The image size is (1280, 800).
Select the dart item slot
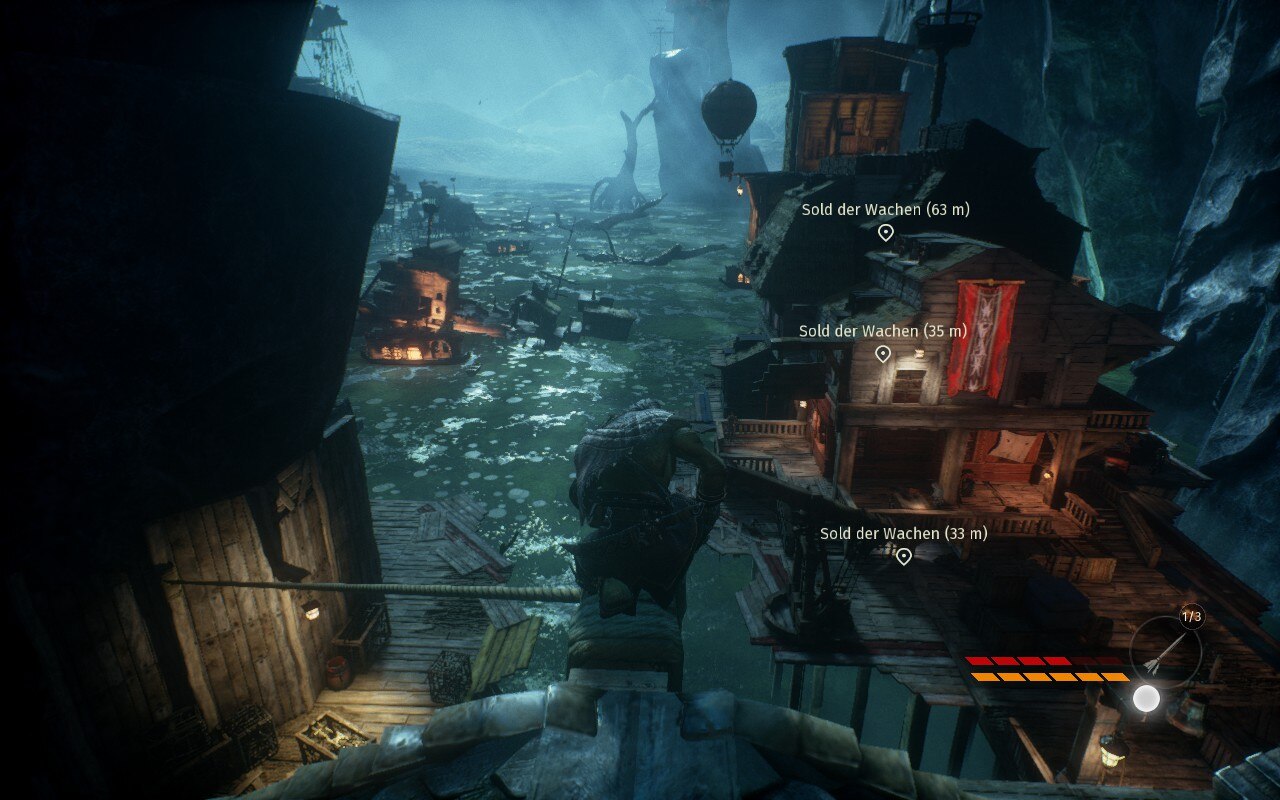click(x=1166, y=651)
